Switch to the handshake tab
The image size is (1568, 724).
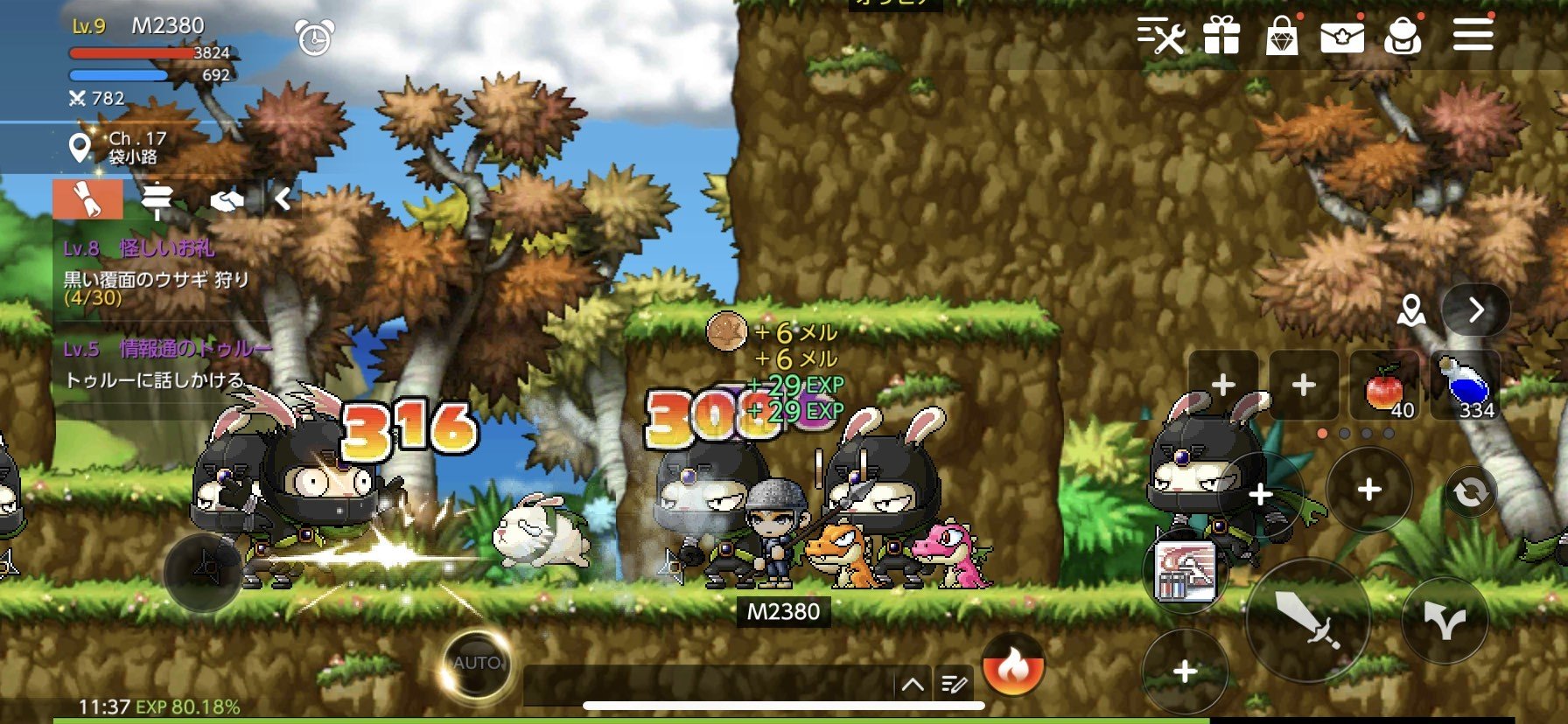pos(227,201)
